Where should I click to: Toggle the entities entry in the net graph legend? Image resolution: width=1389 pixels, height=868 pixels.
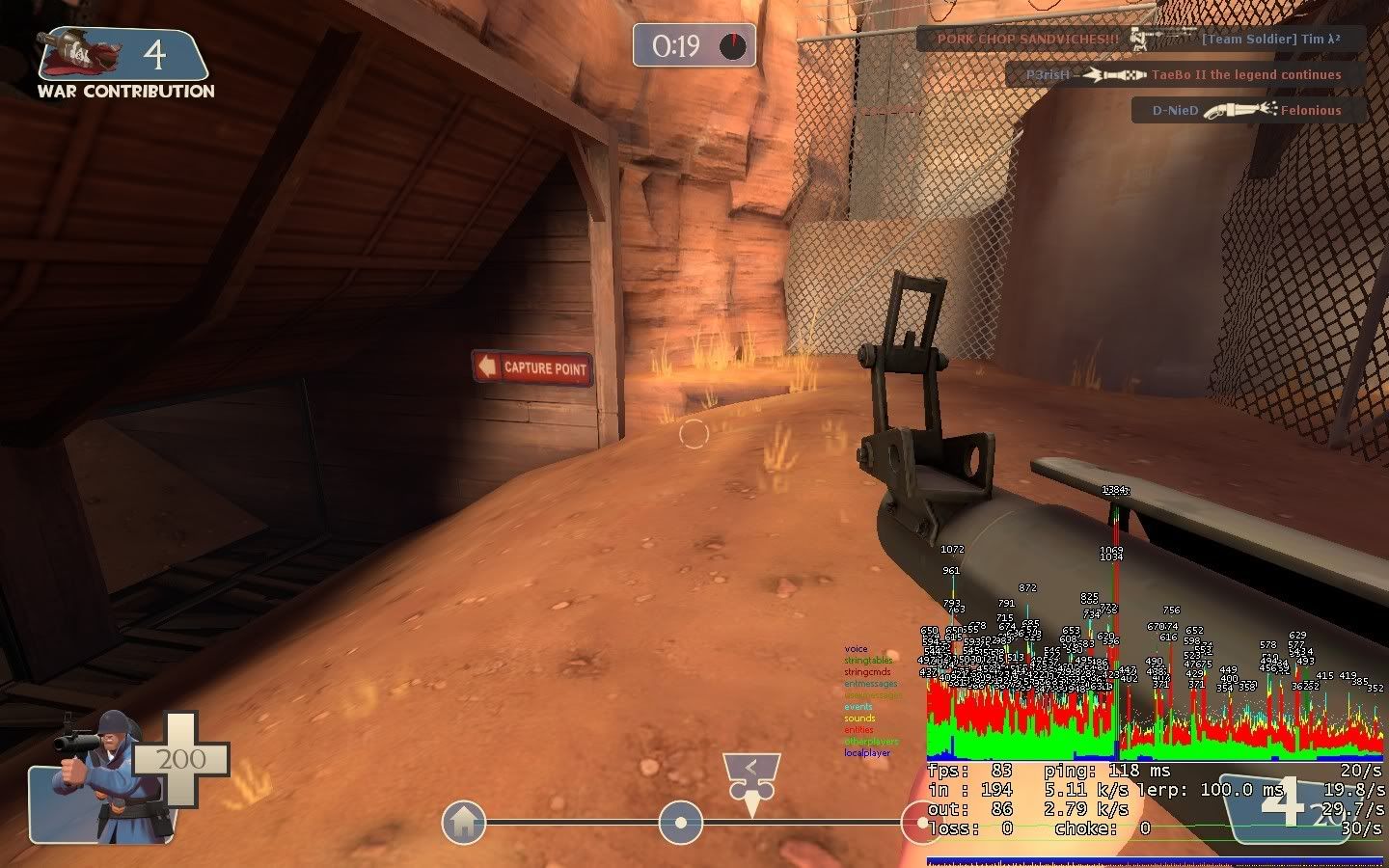click(x=858, y=730)
